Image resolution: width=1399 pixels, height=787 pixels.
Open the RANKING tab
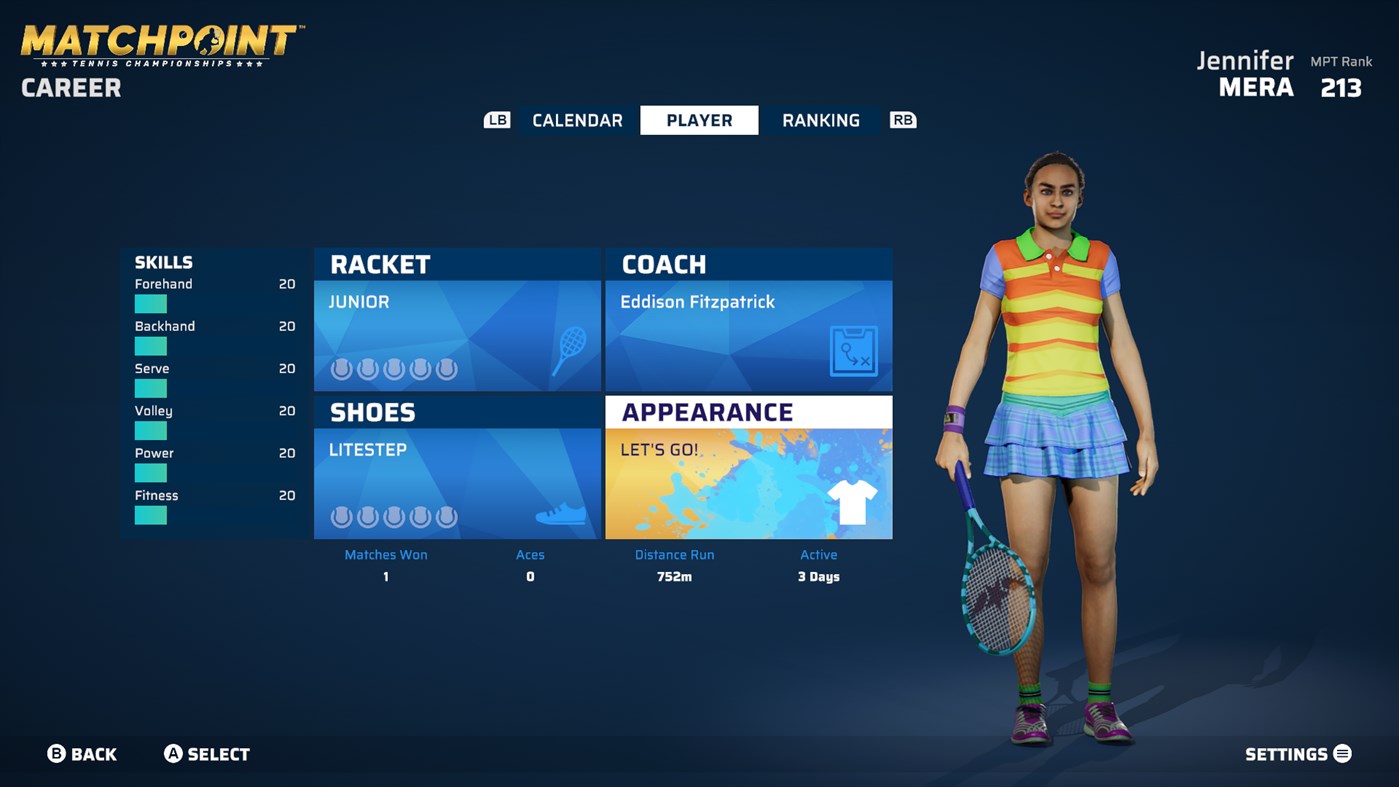pos(820,119)
